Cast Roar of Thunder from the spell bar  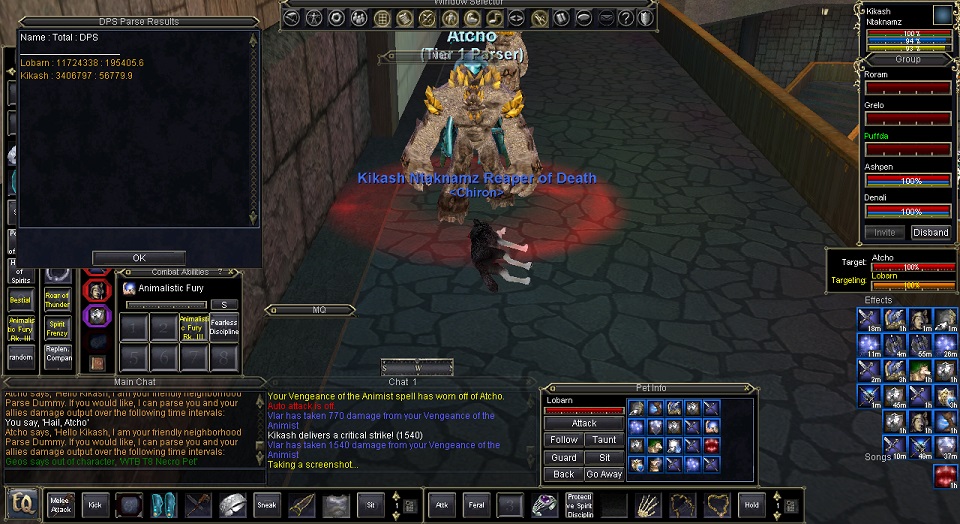(x=58, y=300)
